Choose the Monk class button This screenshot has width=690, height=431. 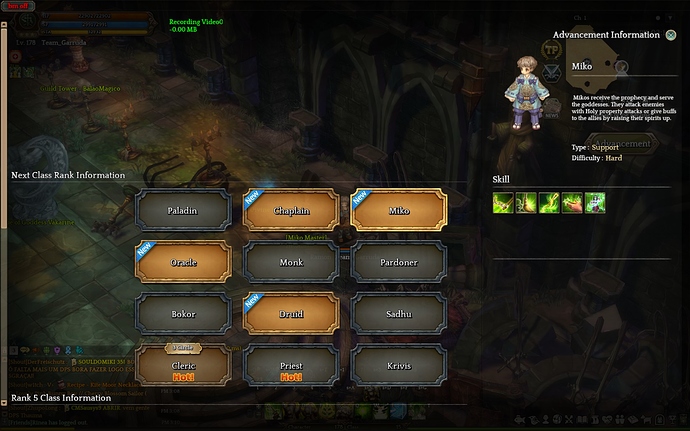(290, 263)
